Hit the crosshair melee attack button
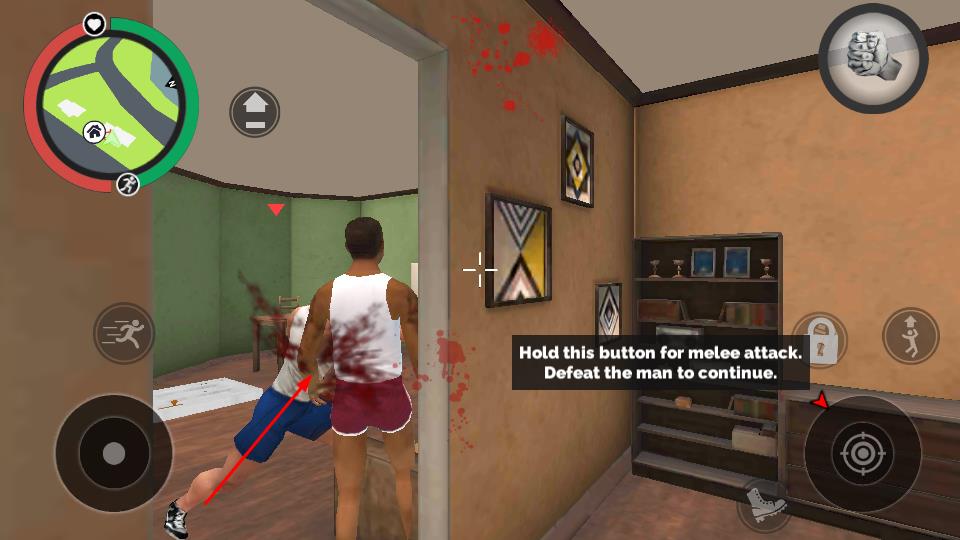 [x=862, y=454]
